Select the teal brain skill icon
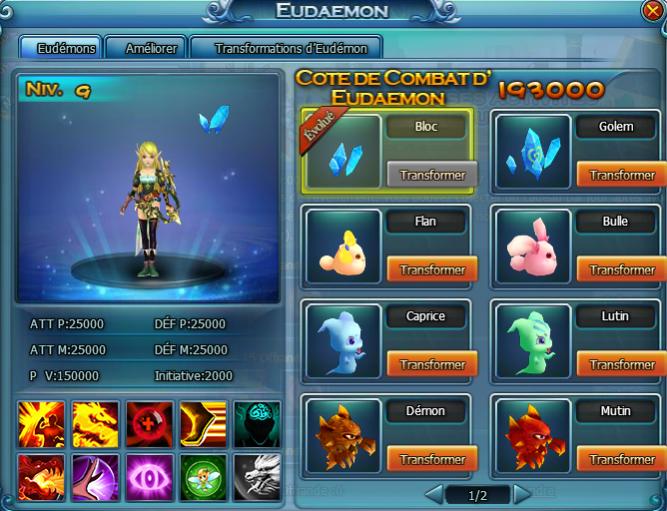Viewport: 667px width, 511px height. pyautogui.click(x=257, y=422)
